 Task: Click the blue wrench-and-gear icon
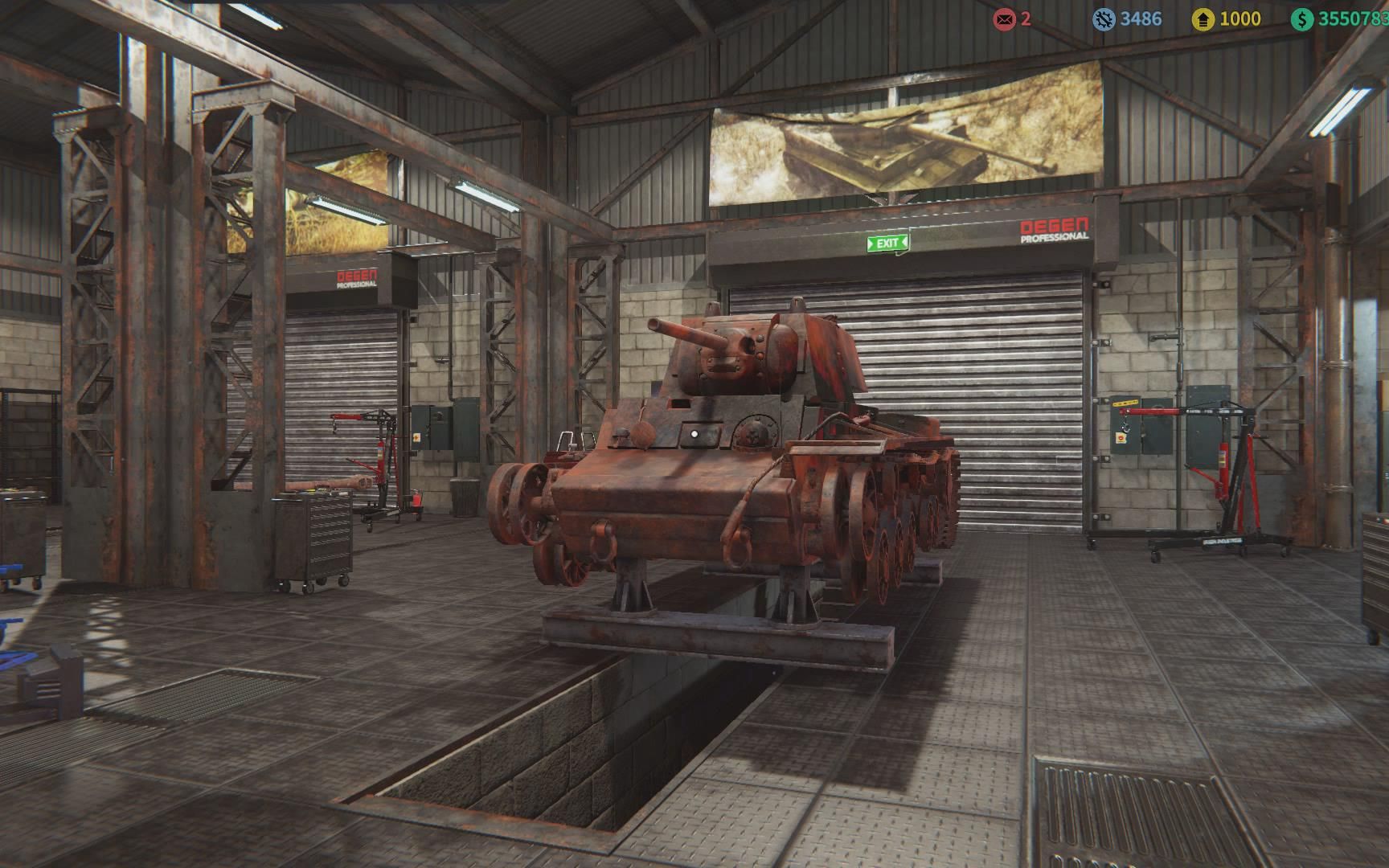tap(1104, 19)
